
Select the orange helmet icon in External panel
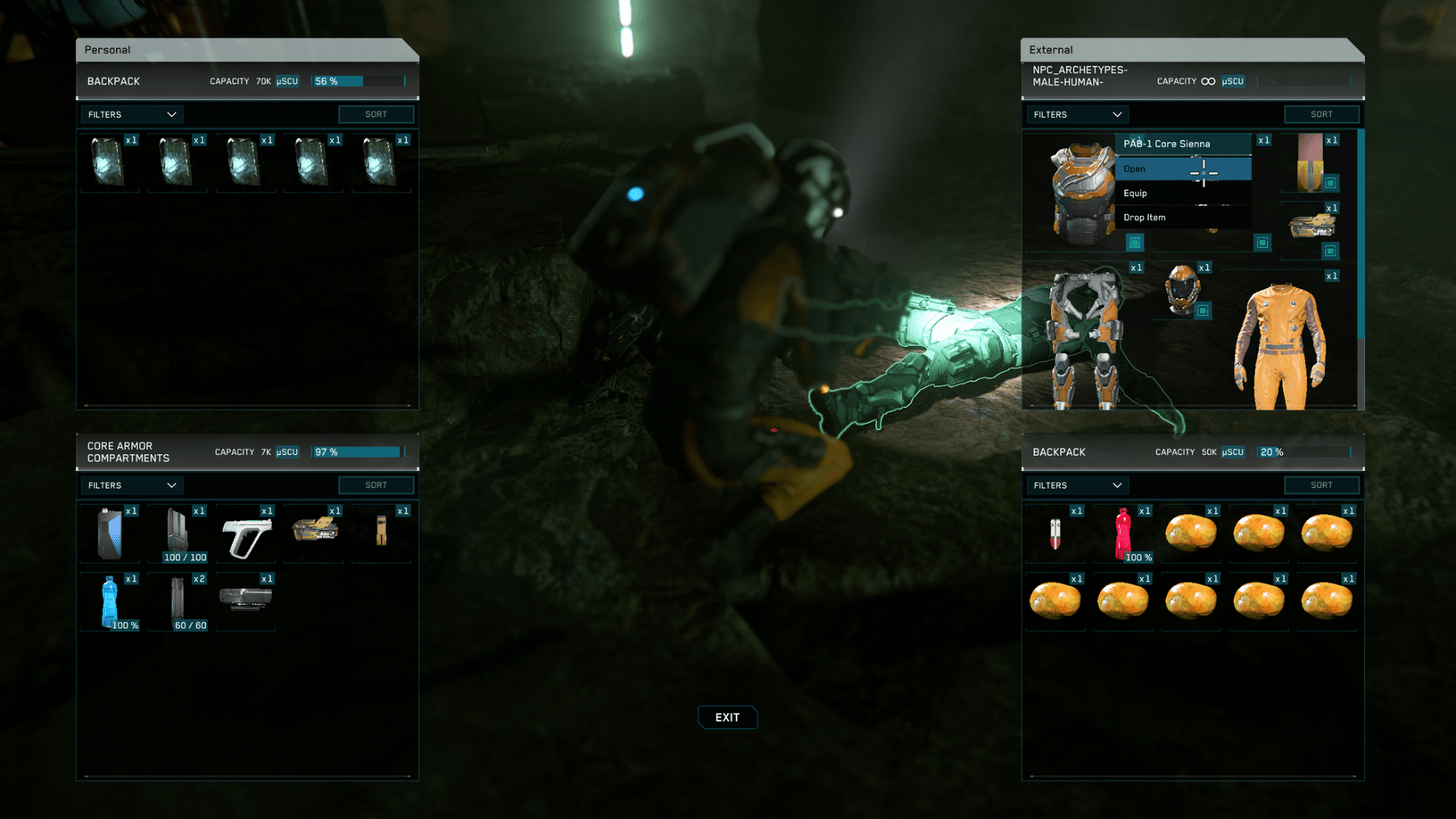(1183, 290)
